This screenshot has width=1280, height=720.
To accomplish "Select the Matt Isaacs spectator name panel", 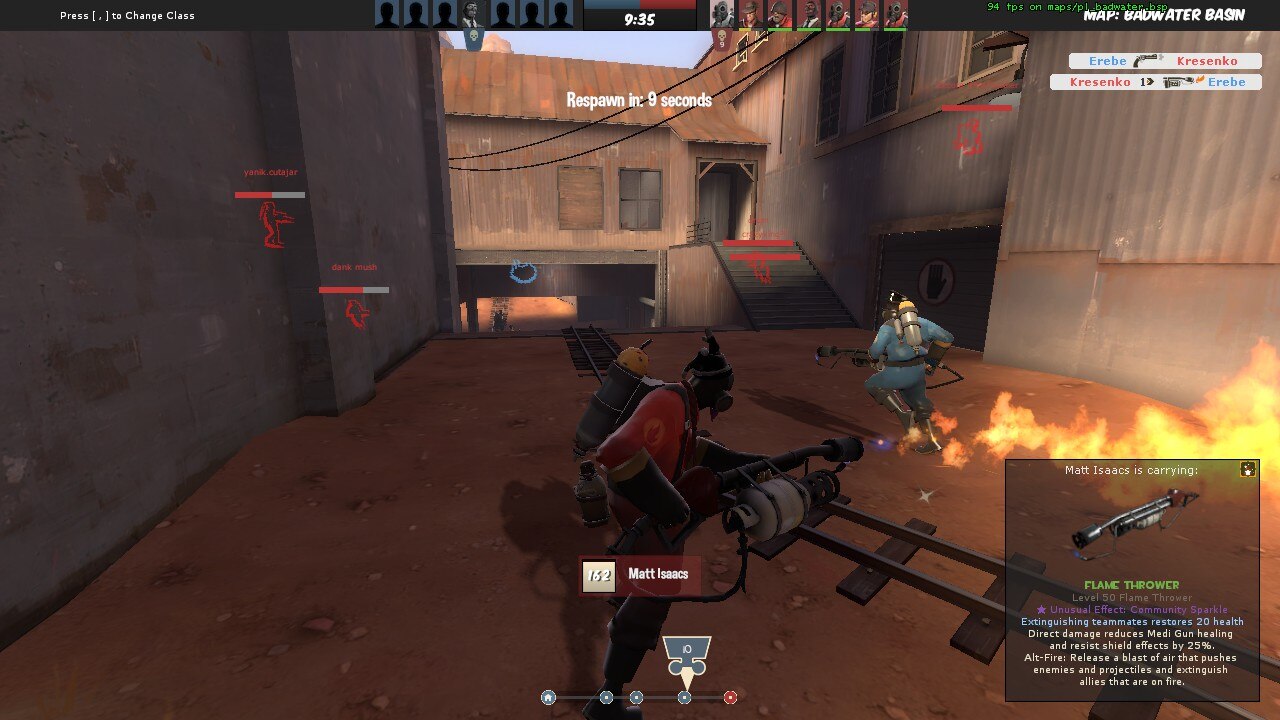I will (640, 575).
